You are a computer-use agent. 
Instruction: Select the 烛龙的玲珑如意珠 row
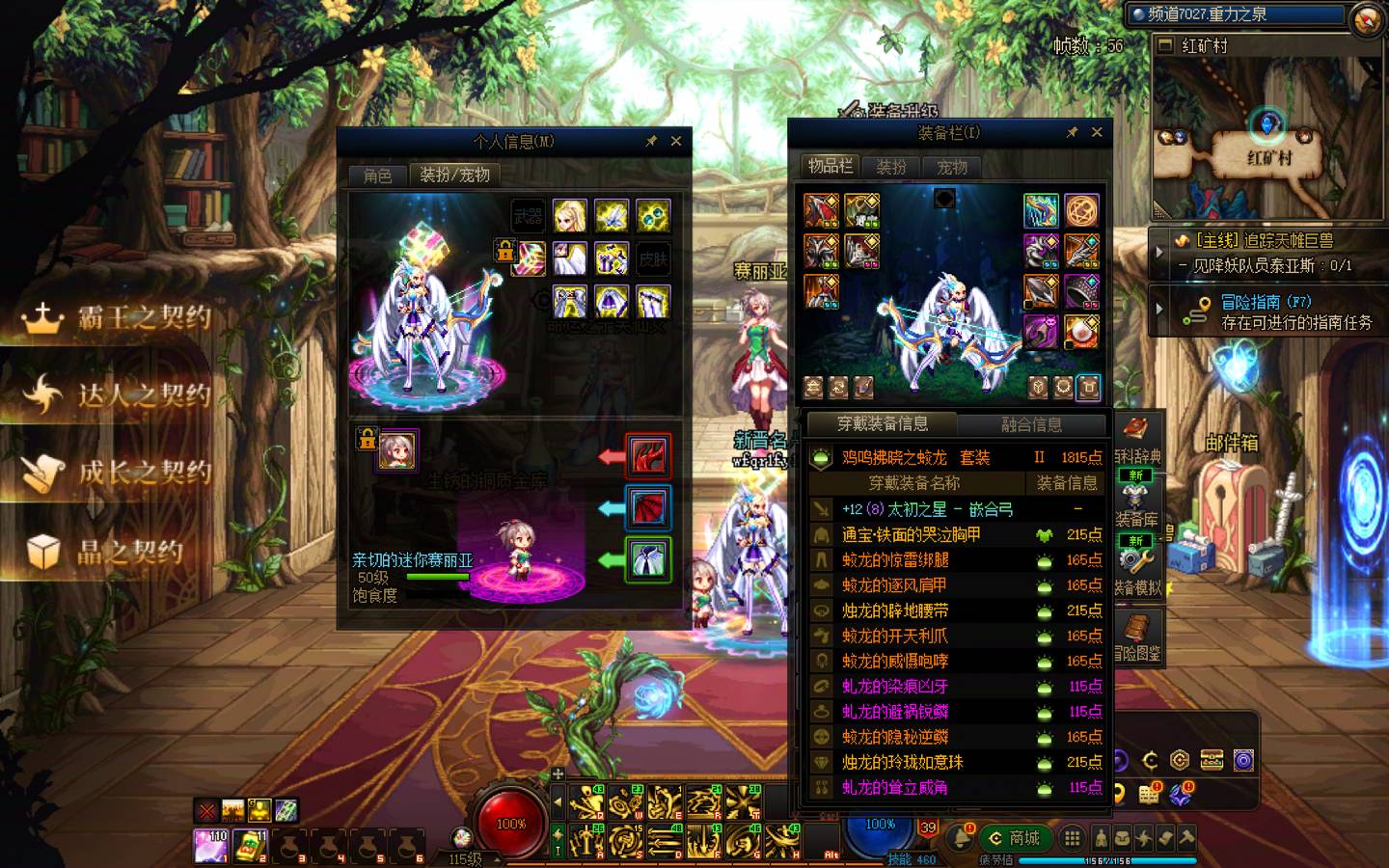pyautogui.click(x=902, y=762)
